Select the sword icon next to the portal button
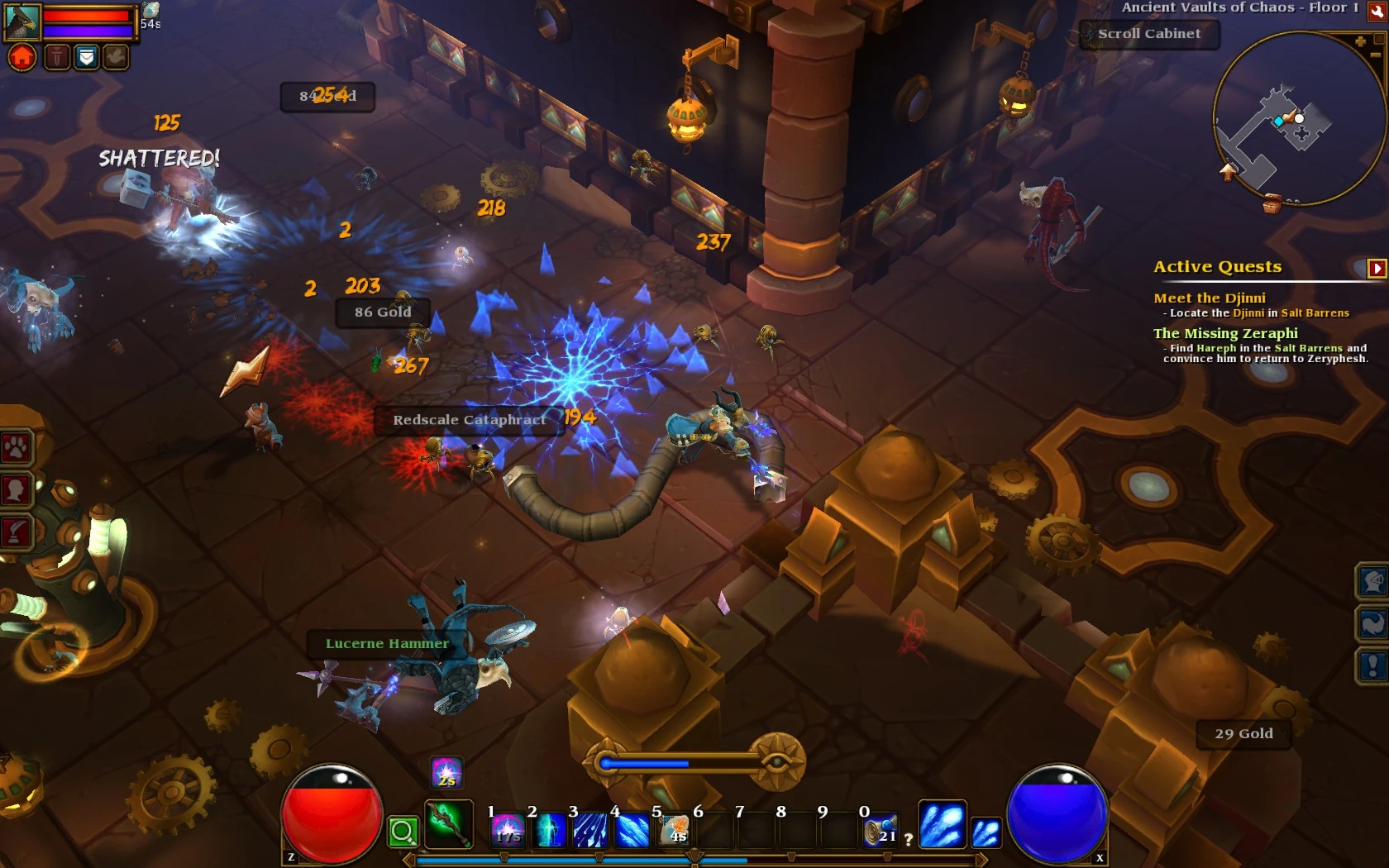The width and height of the screenshot is (1389, 868). [x=57, y=56]
